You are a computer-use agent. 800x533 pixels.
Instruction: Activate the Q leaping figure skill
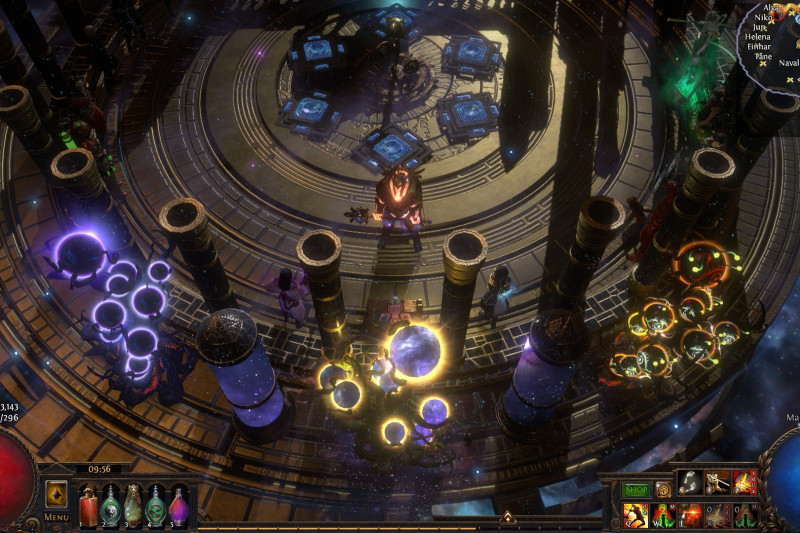click(636, 515)
